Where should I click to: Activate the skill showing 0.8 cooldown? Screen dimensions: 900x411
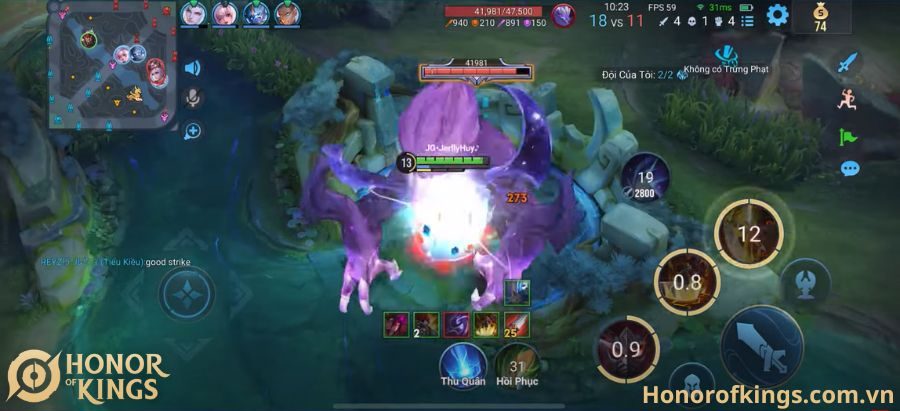tap(687, 282)
